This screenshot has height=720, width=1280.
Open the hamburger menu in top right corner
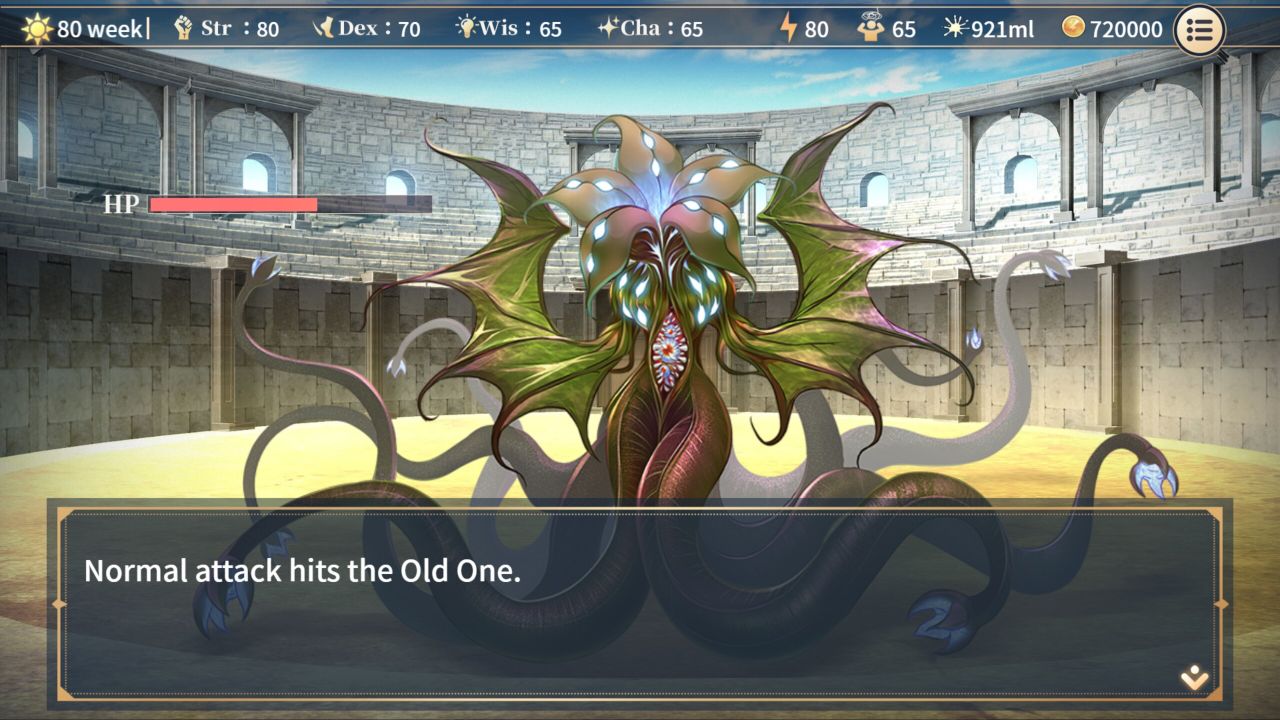1198,29
